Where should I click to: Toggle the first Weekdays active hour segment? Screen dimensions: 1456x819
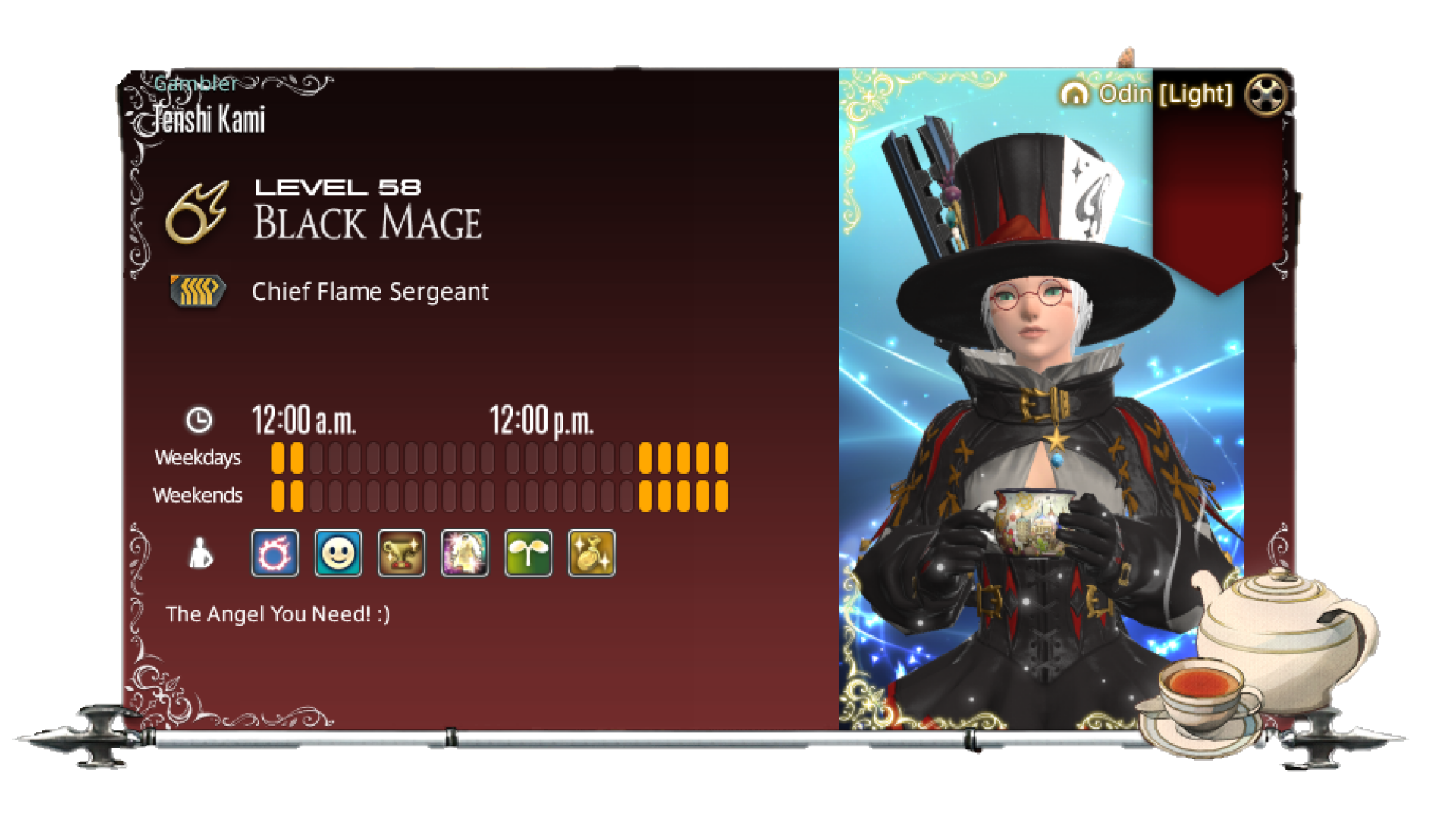click(278, 456)
